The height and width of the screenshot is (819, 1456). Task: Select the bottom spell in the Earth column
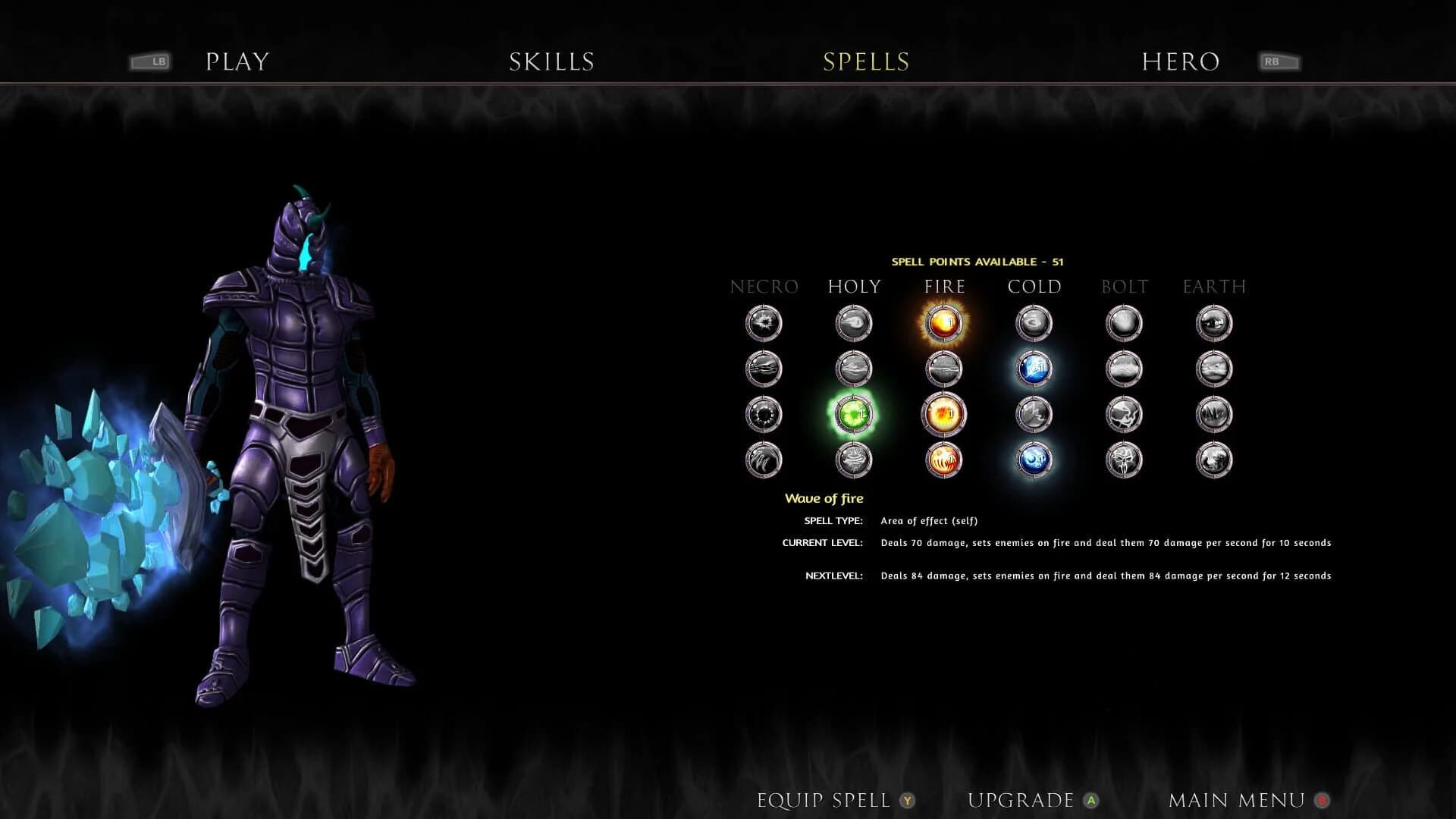[x=1213, y=460]
